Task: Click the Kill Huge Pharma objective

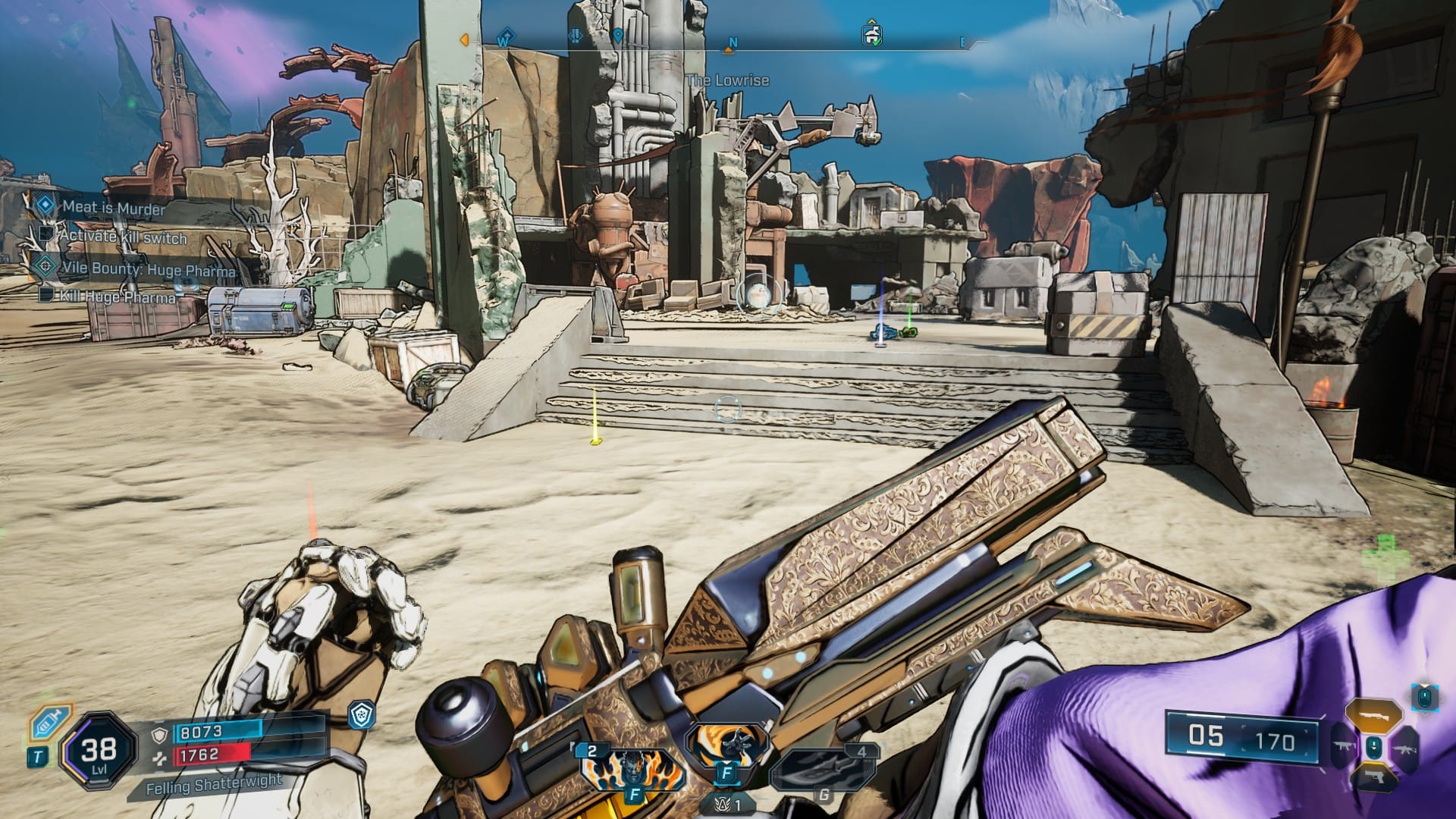Action: click(118, 297)
